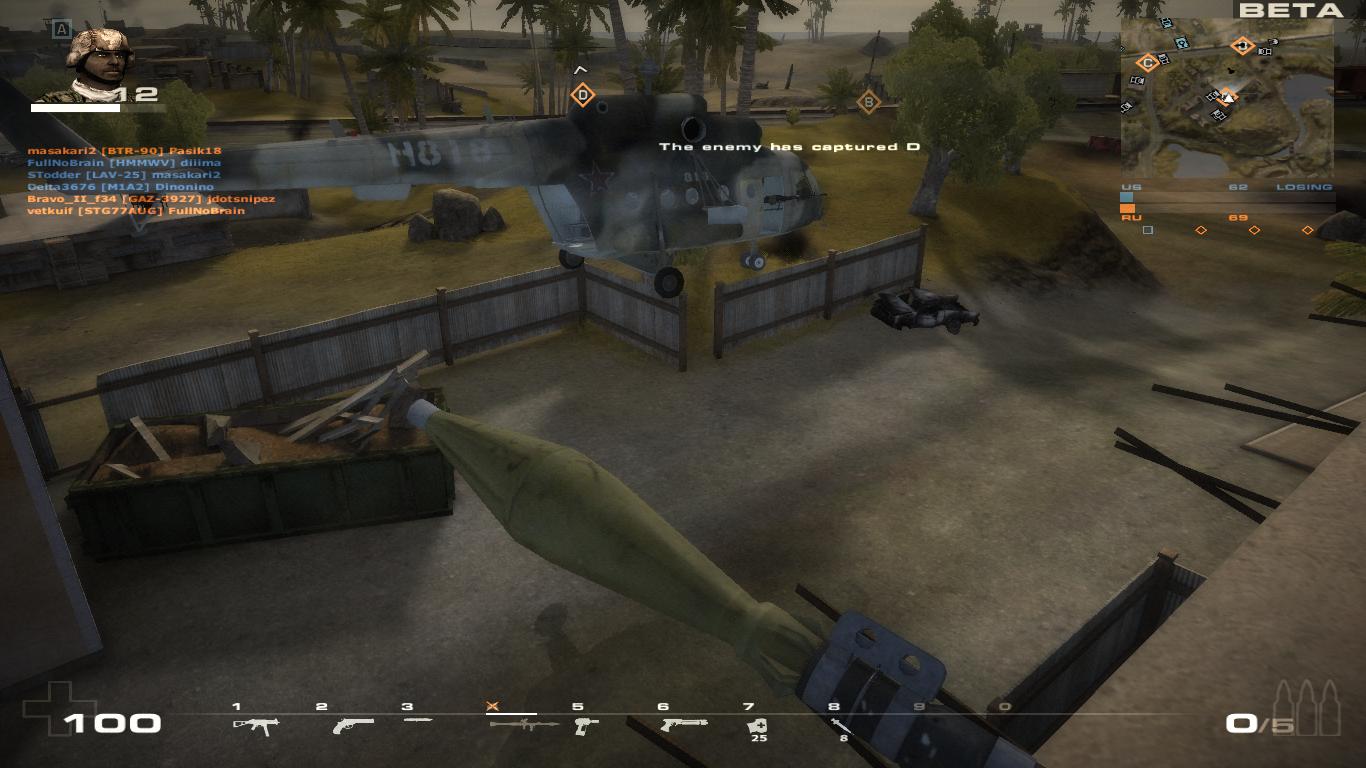Select the orange D objective marker
Viewport: 1366px width, 768px height.
(x=582, y=96)
